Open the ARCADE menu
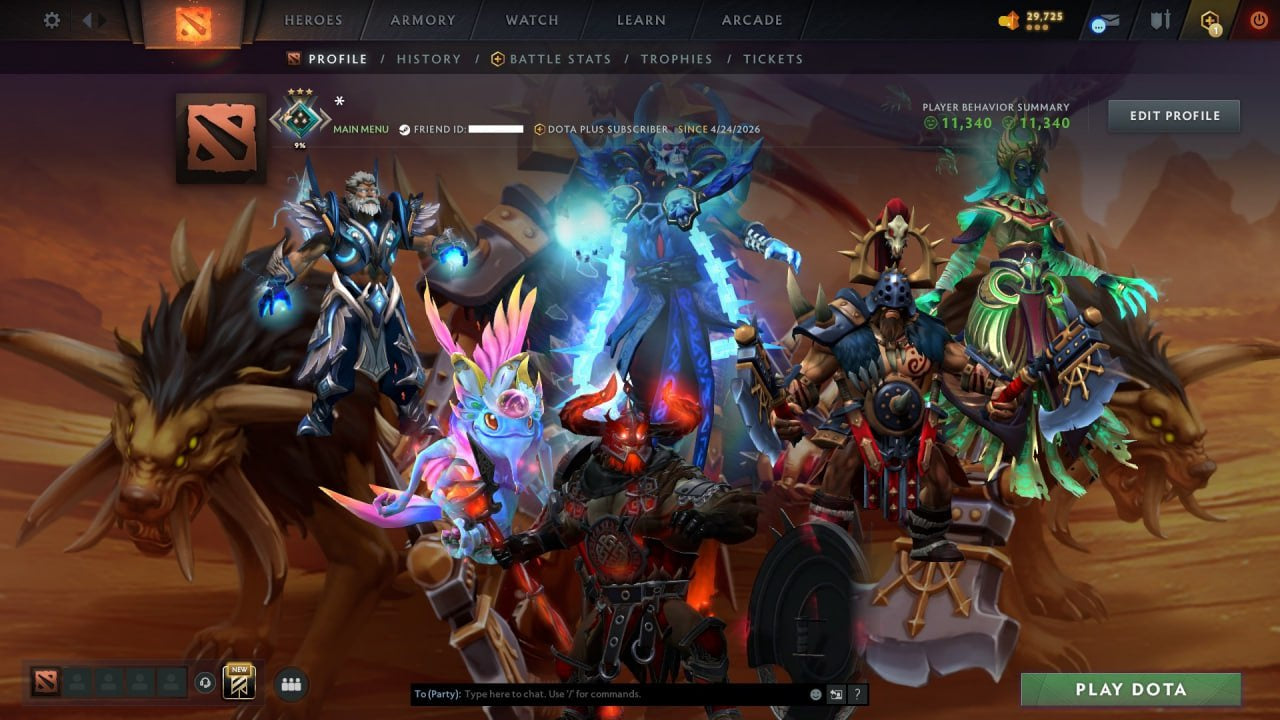Screen dimensions: 1280x720 (750, 19)
